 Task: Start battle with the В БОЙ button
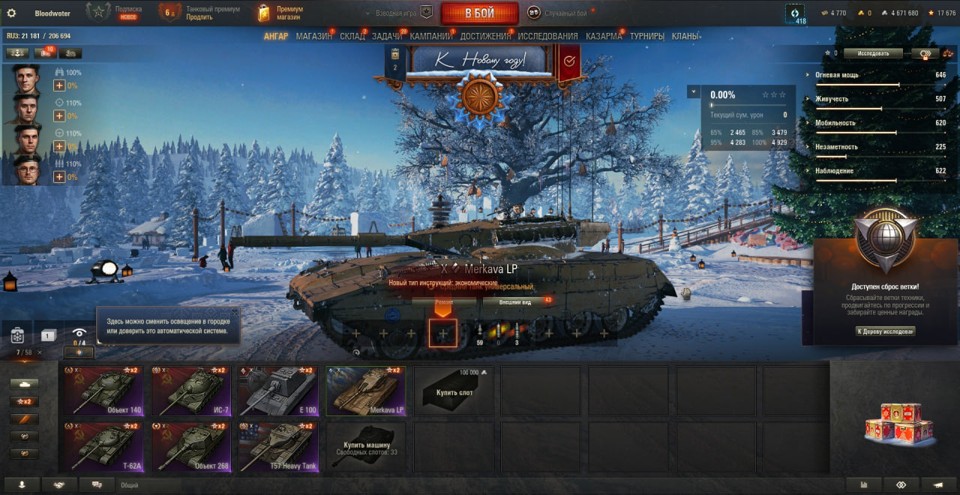[479, 13]
